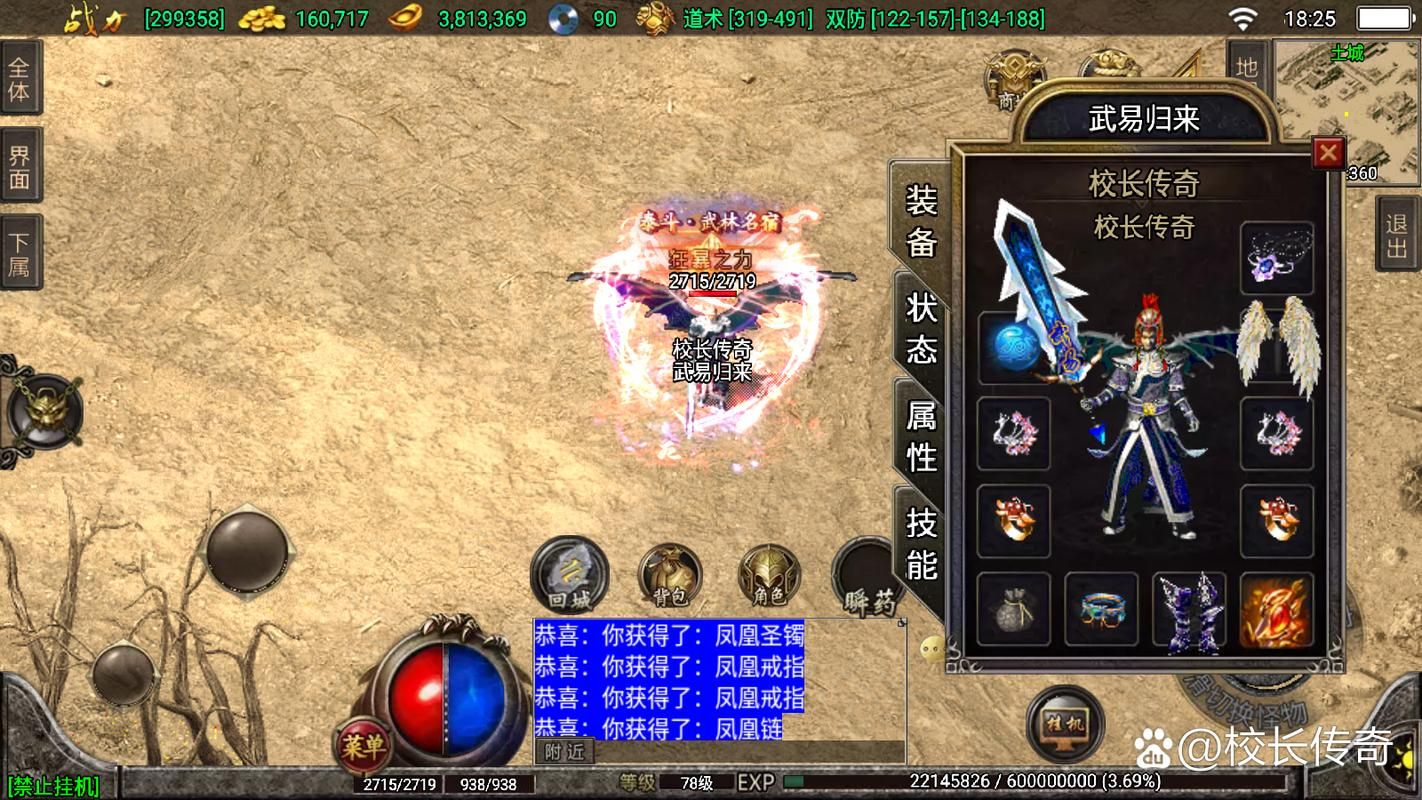This screenshot has width=1422, height=800.
Task: Open the 角色 character sheet
Action: point(769,577)
